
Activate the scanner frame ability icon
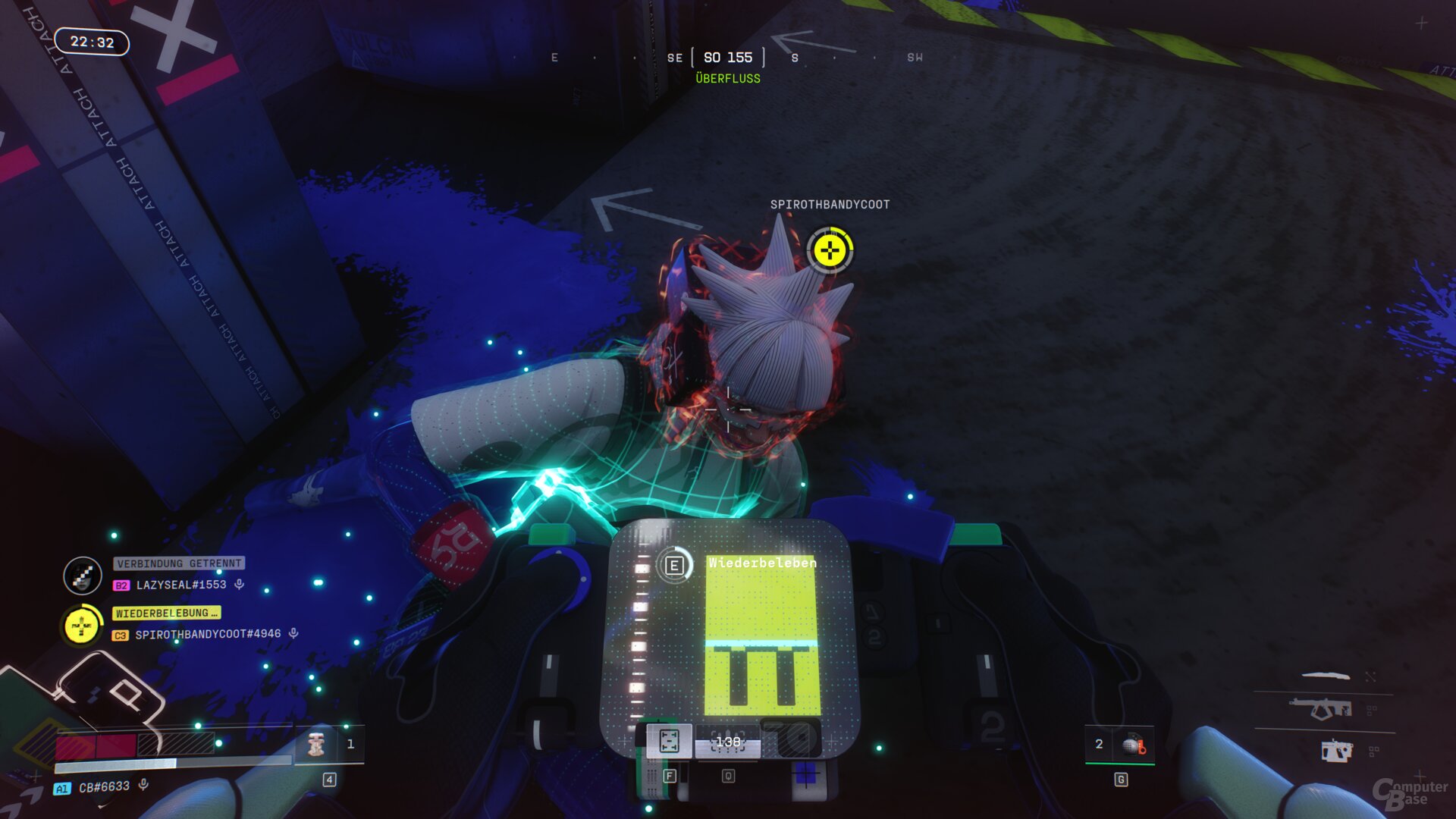(669, 741)
